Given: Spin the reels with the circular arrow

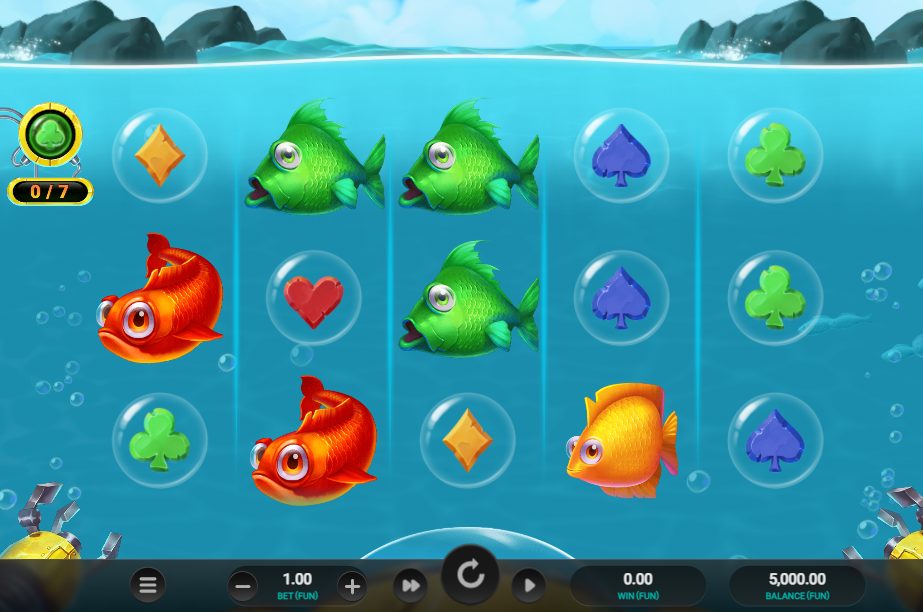Looking at the screenshot, I should coord(469,575).
